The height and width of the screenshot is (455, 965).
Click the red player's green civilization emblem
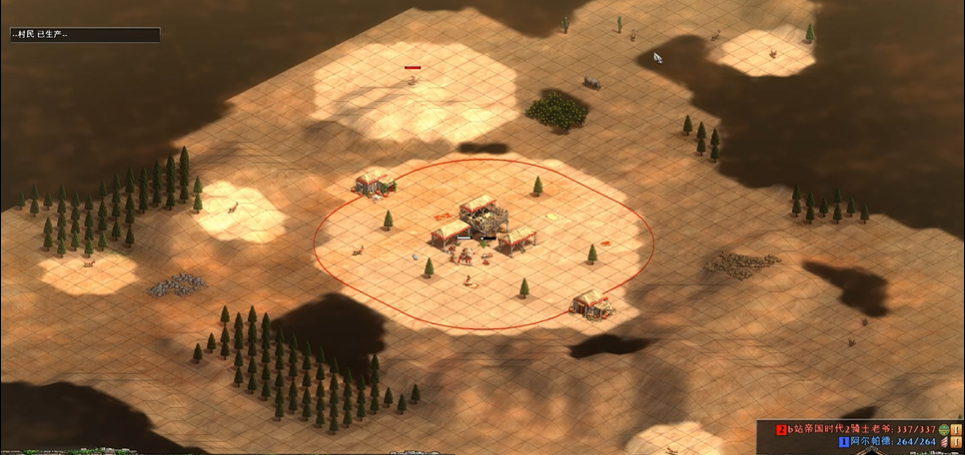pyautogui.click(x=944, y=429)
